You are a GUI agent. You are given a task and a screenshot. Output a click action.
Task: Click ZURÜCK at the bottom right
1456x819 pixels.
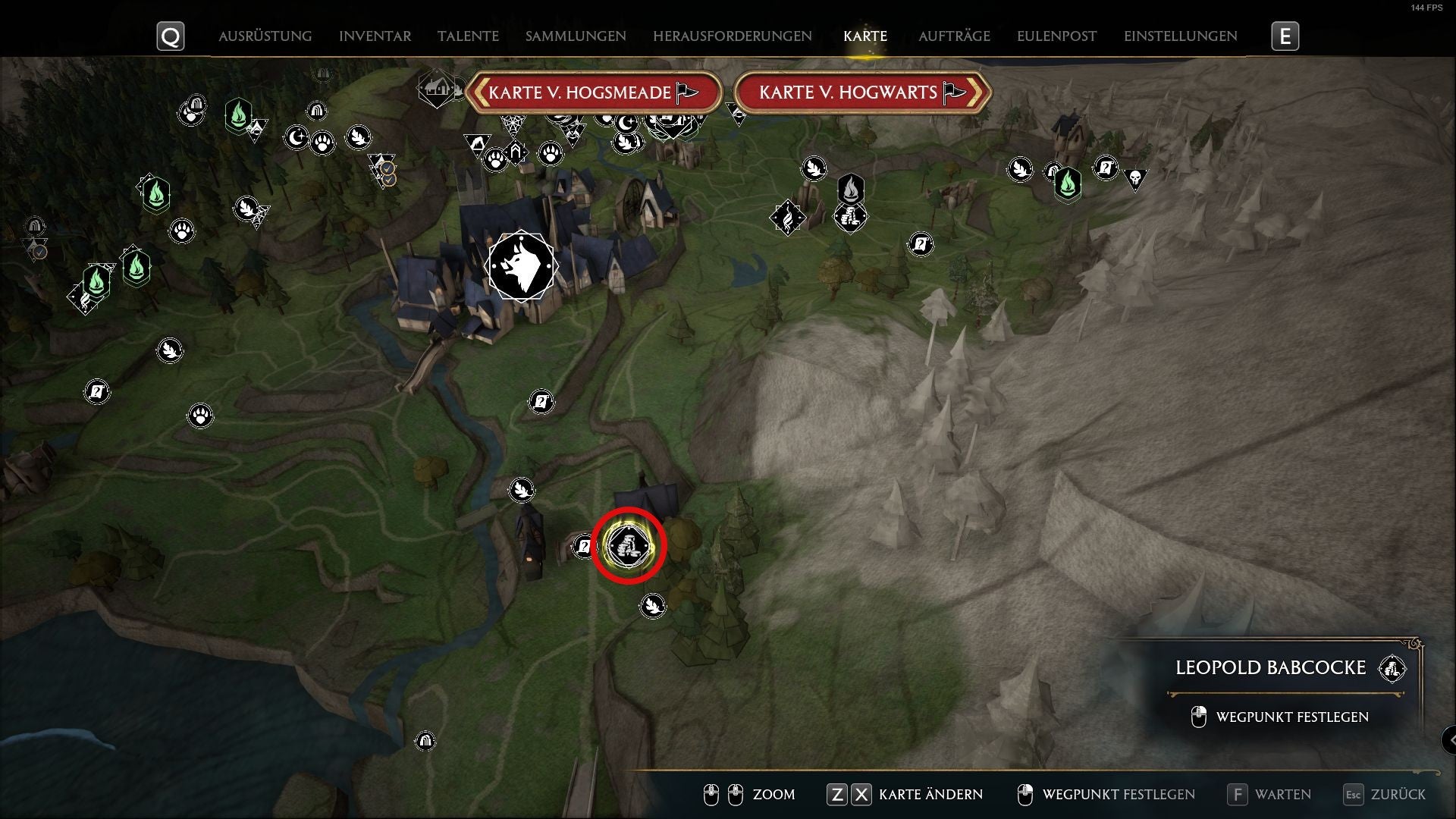1398,795
